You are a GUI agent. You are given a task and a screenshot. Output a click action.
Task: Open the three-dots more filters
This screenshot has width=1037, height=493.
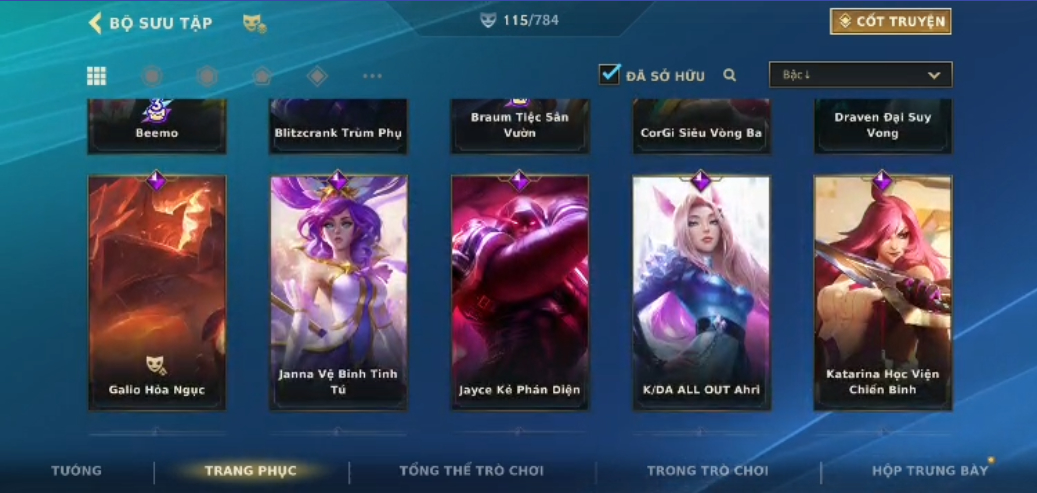[372, 76]
